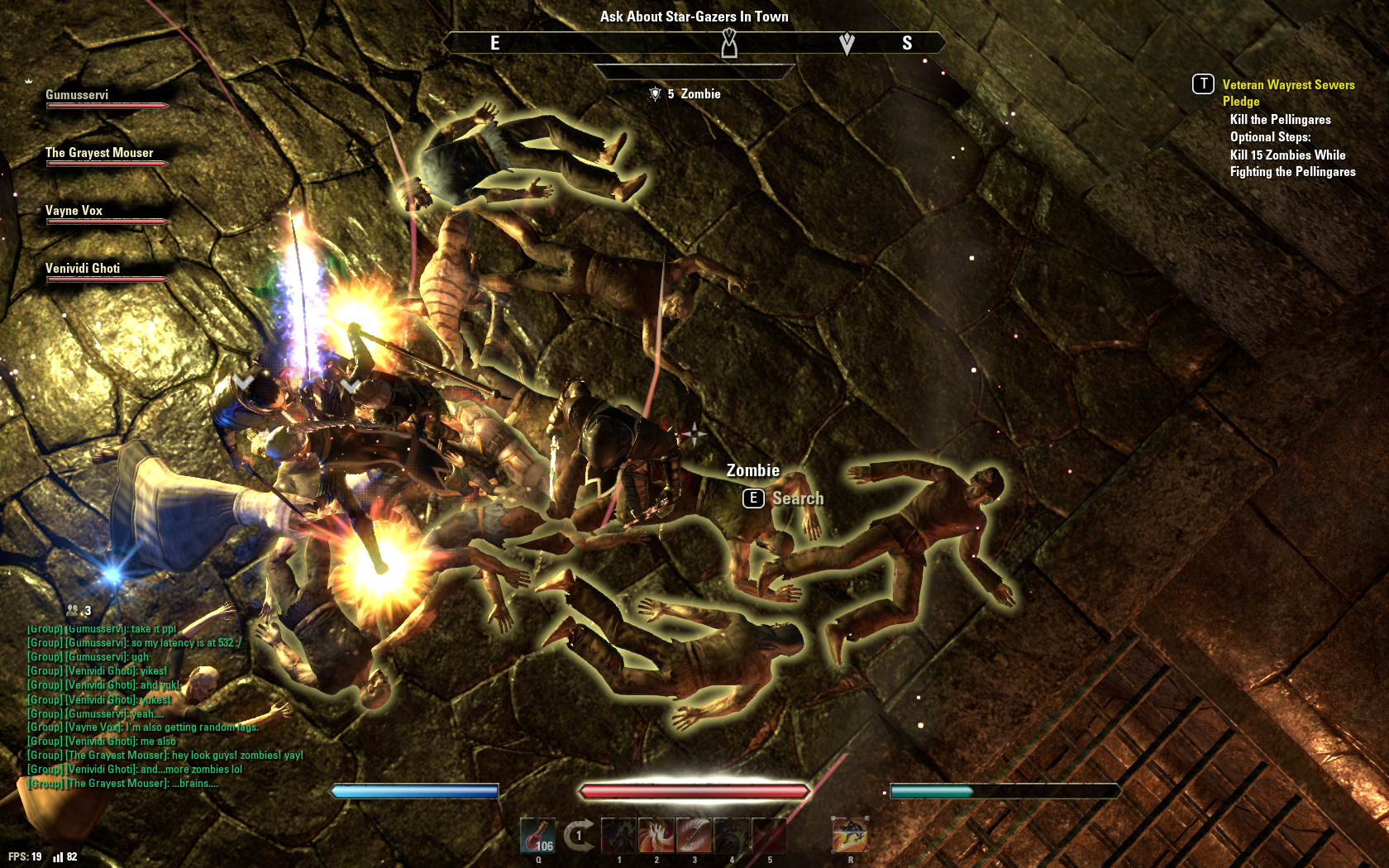Select The Grayest Mouser group frame
The height and width of the screenshot is (868, 1389).
[106, 156]
